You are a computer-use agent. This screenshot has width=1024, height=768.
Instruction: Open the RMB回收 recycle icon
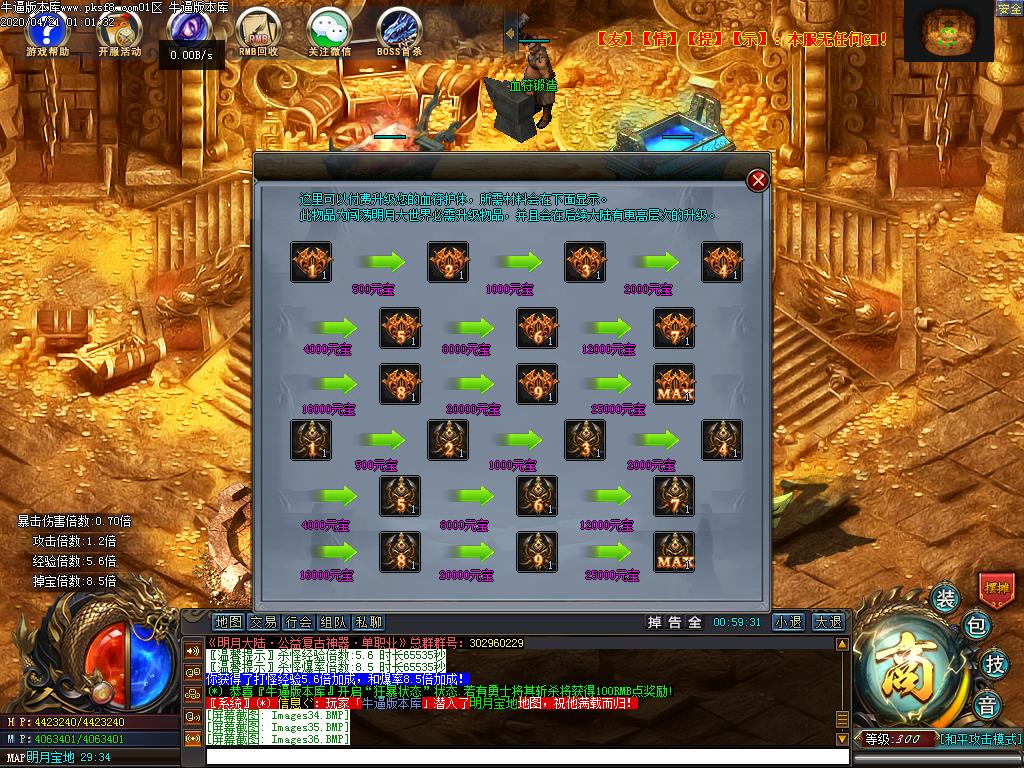tap(258, 31)
